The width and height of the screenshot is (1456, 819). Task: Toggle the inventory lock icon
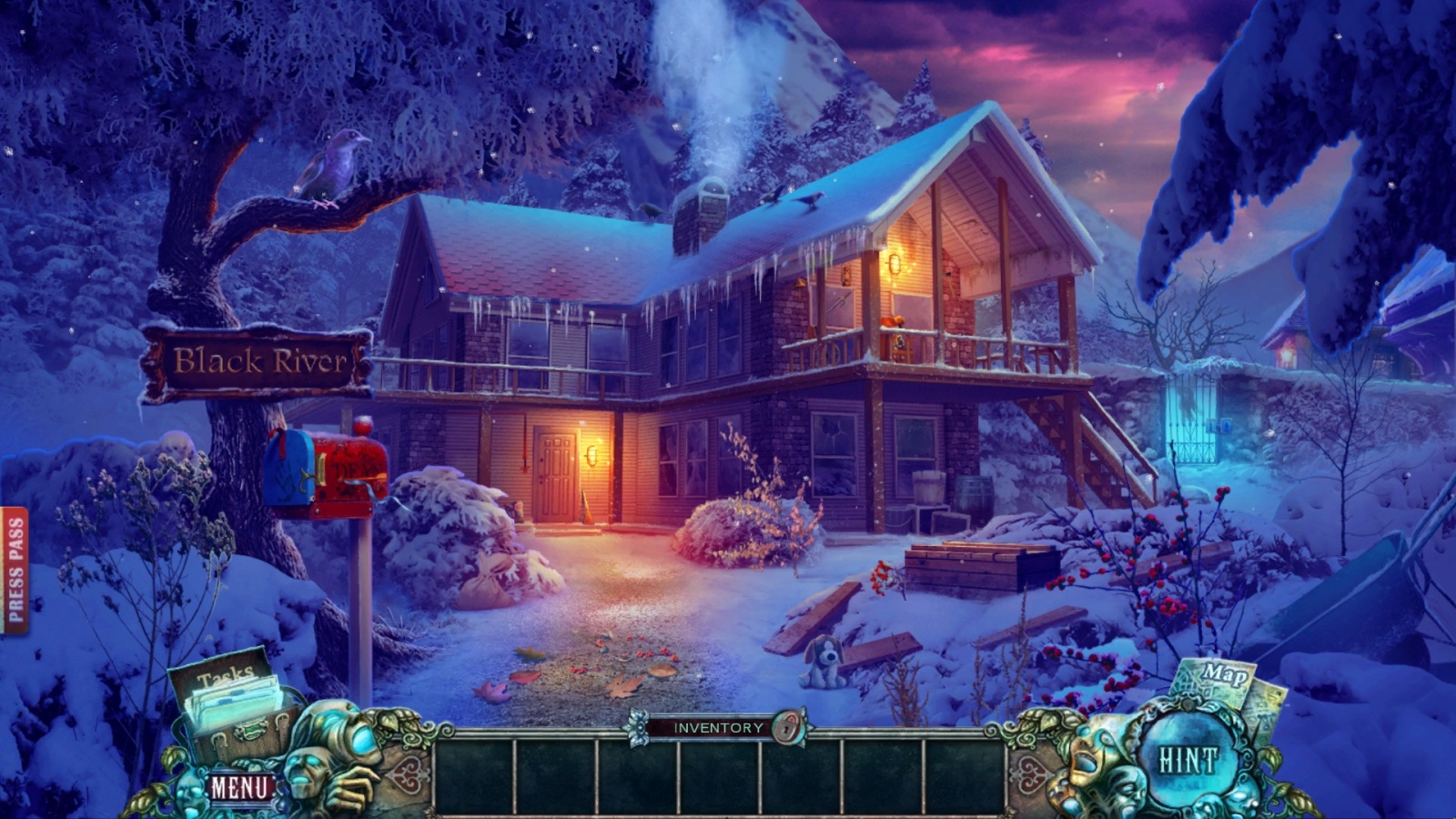click(x=787, y=728)
